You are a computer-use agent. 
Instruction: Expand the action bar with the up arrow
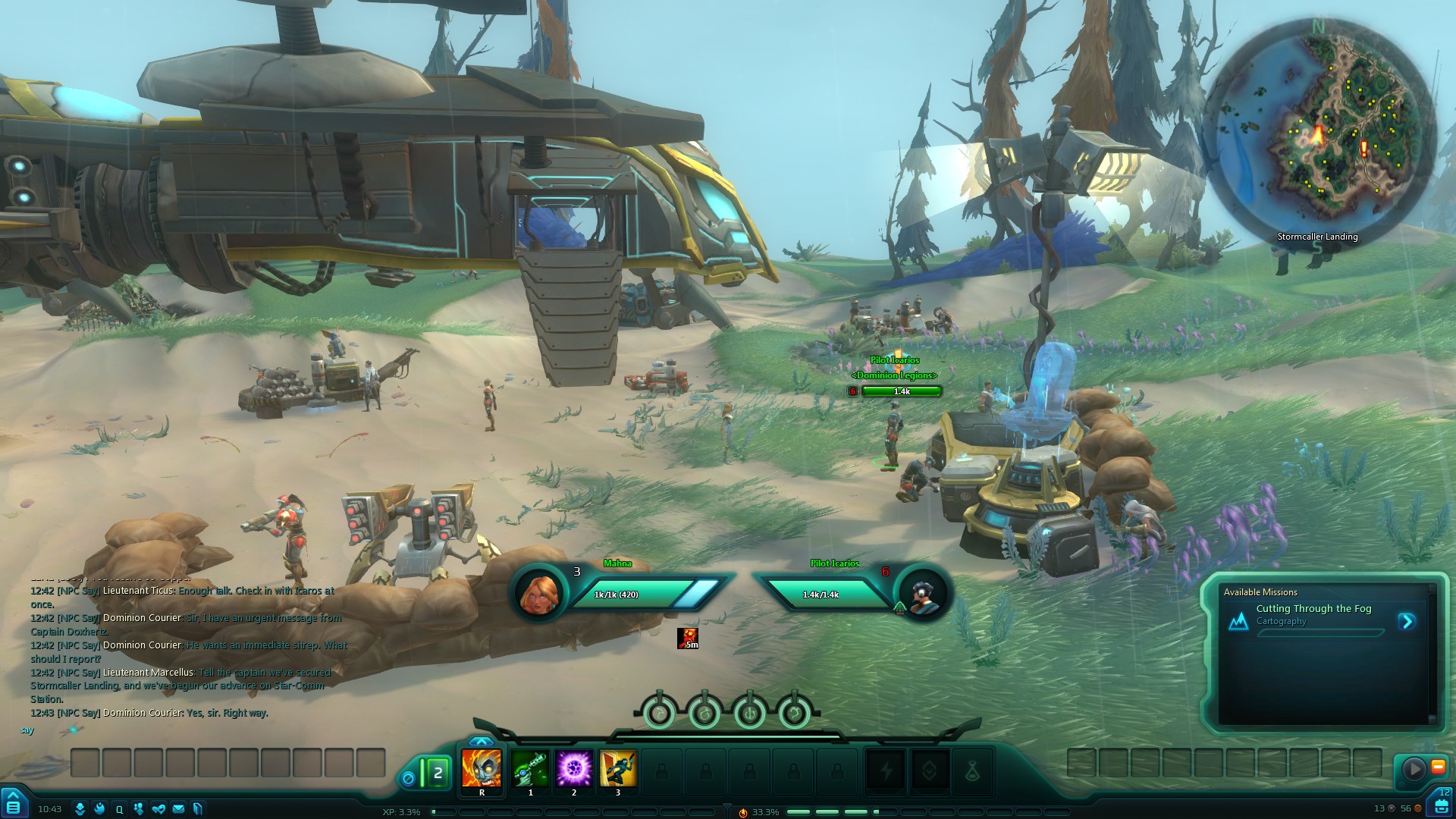coord(481,741)
